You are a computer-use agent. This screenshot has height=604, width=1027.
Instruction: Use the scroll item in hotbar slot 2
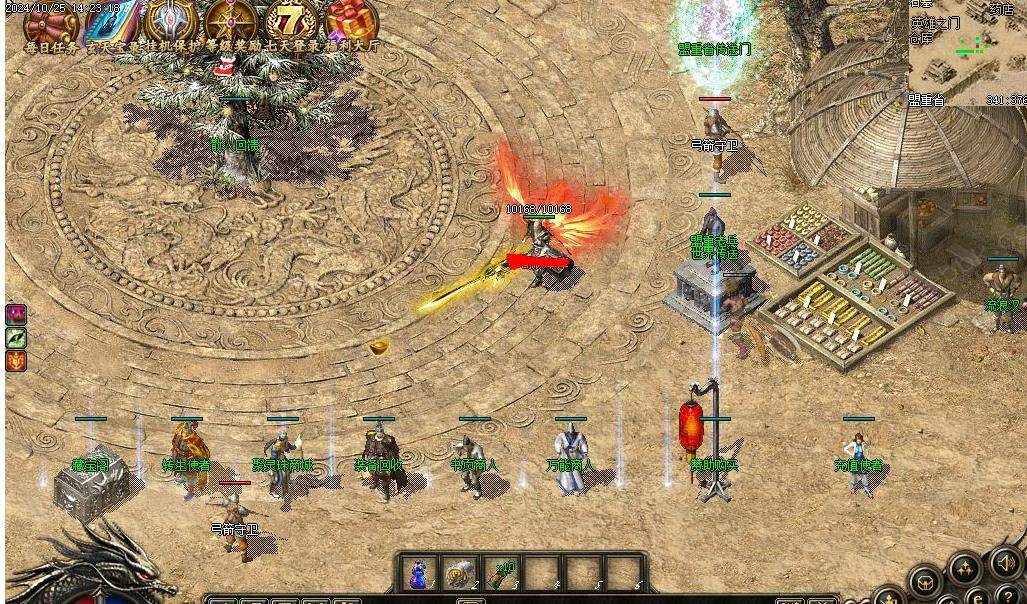(x=459, y=574)
